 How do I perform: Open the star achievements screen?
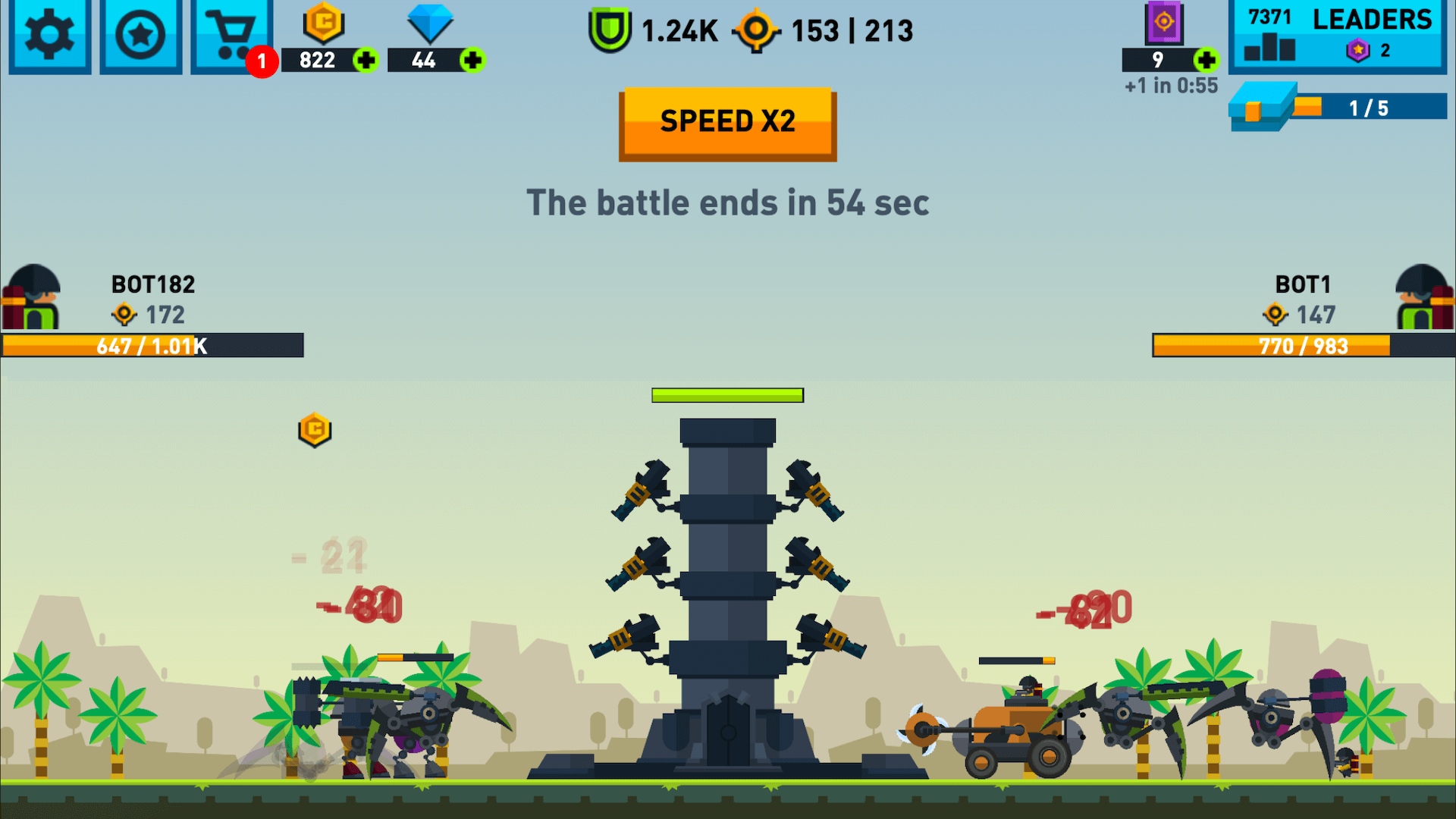(140, 34)
